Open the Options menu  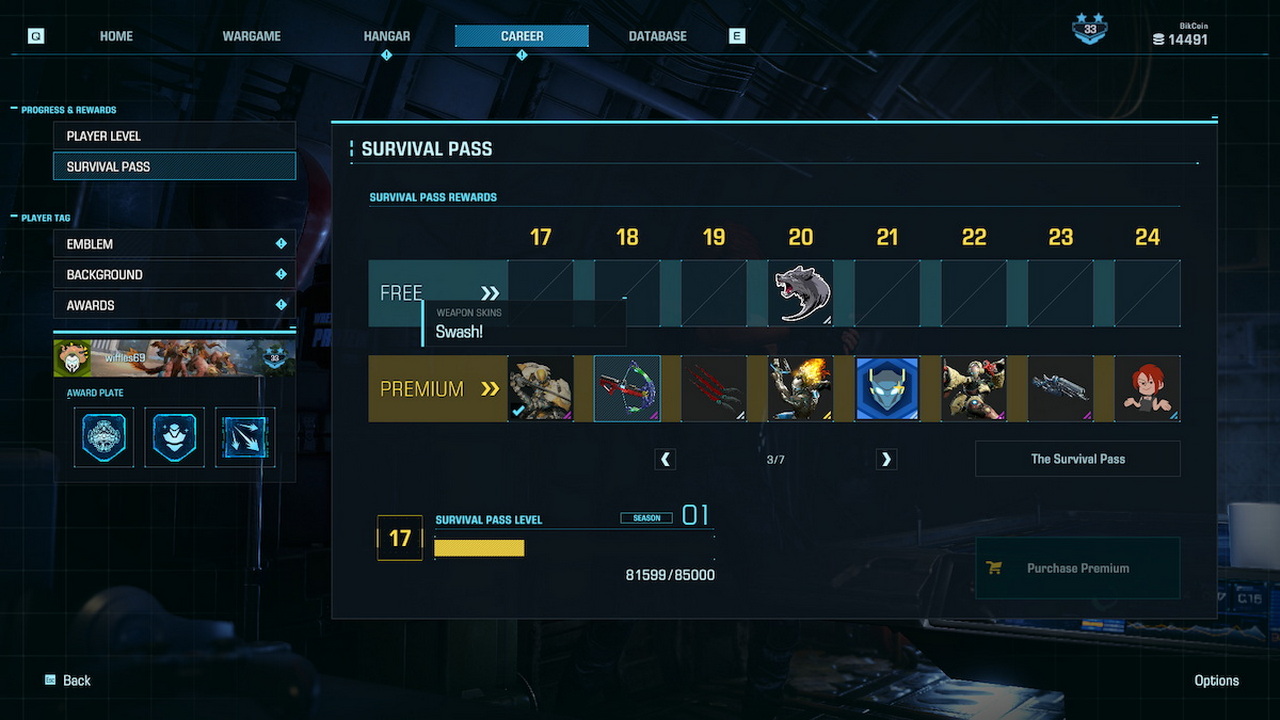click(1216, 680)
